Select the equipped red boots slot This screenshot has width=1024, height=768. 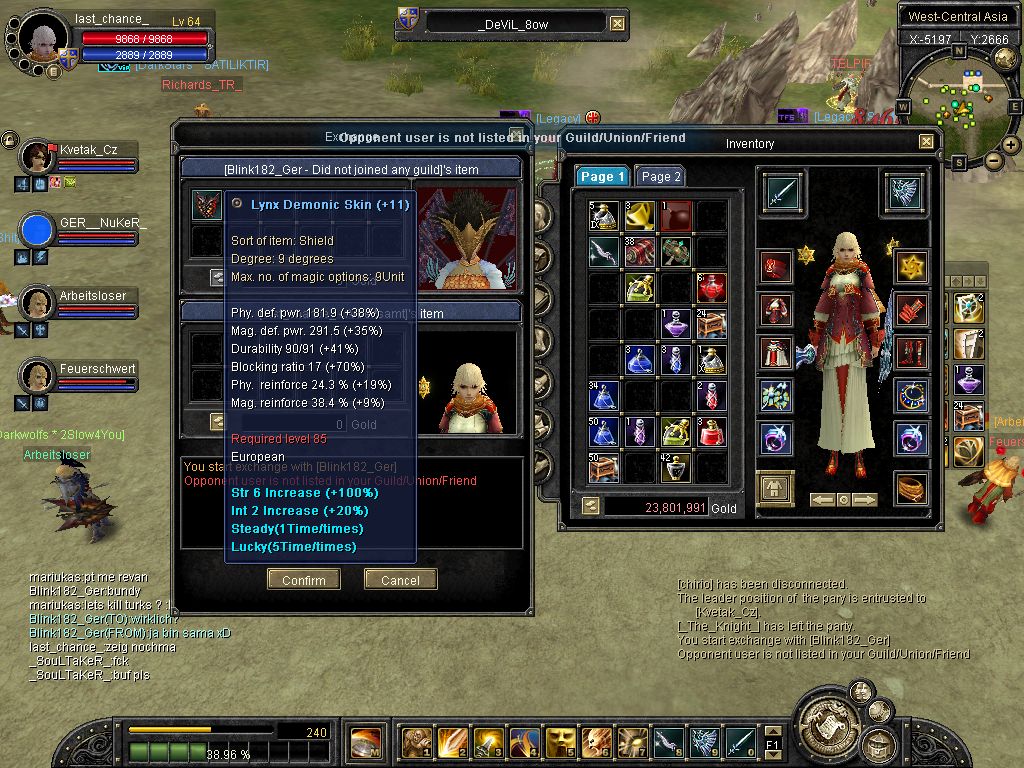click(x=911, y=353)
